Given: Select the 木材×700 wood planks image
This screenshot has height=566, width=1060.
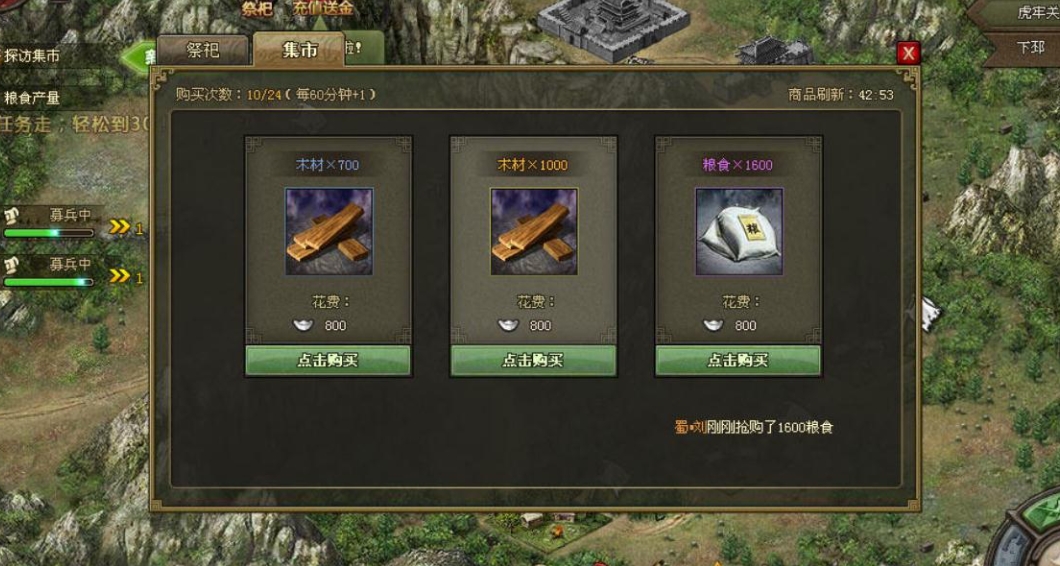Looking at the screenshot, I should [328, 232].
